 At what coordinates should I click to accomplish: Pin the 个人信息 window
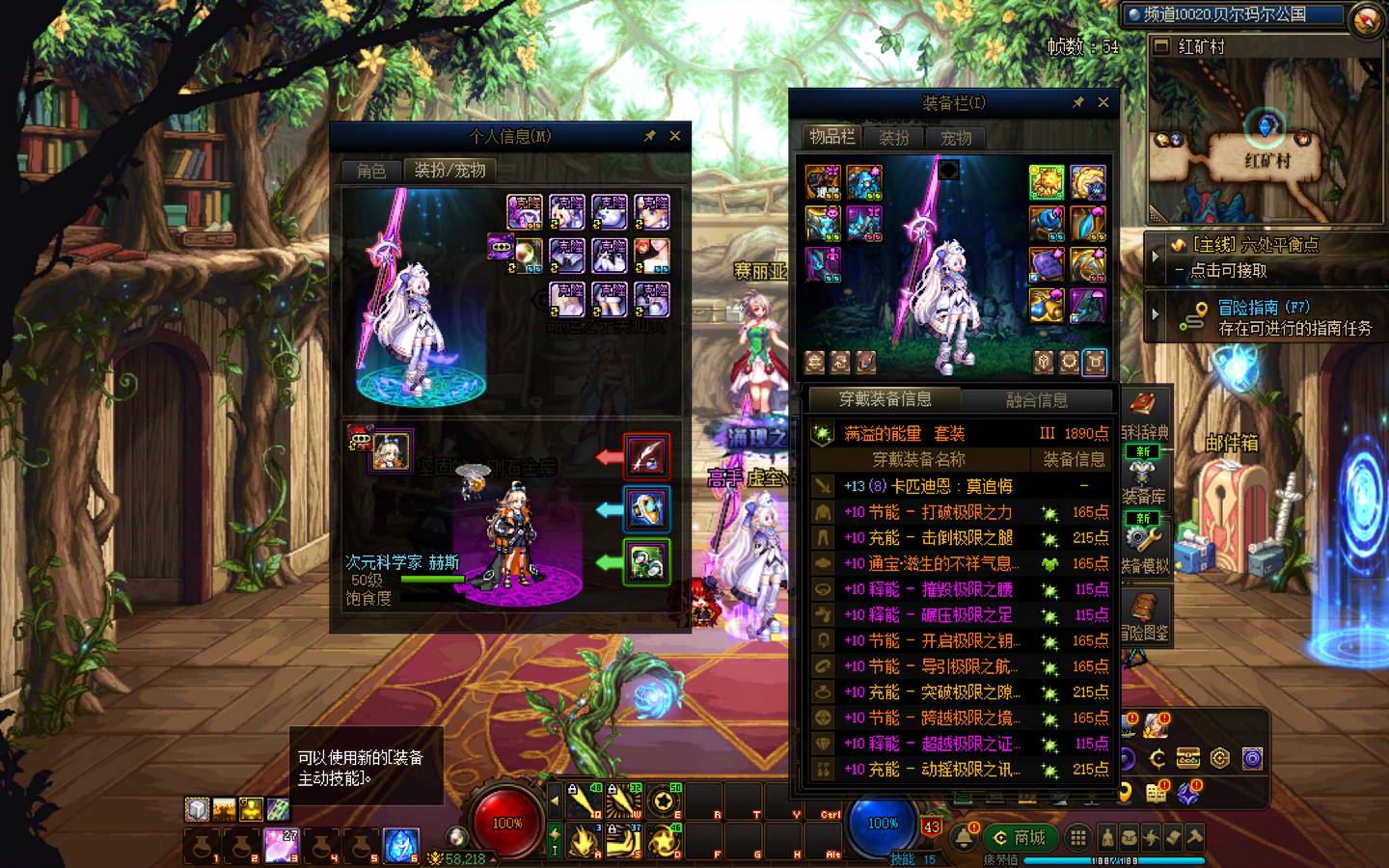[649, 136]
